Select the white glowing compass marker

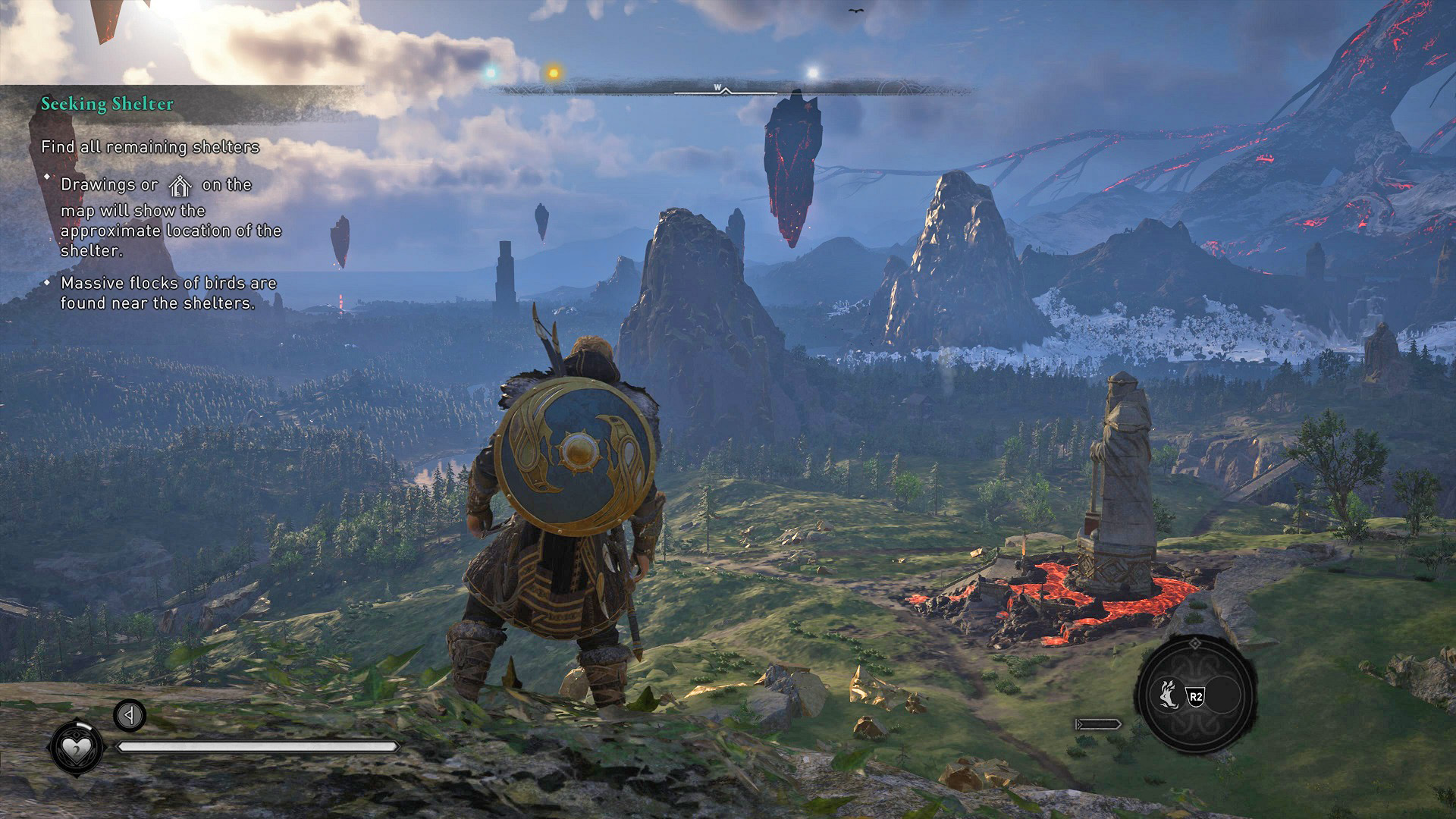[812, 74]
